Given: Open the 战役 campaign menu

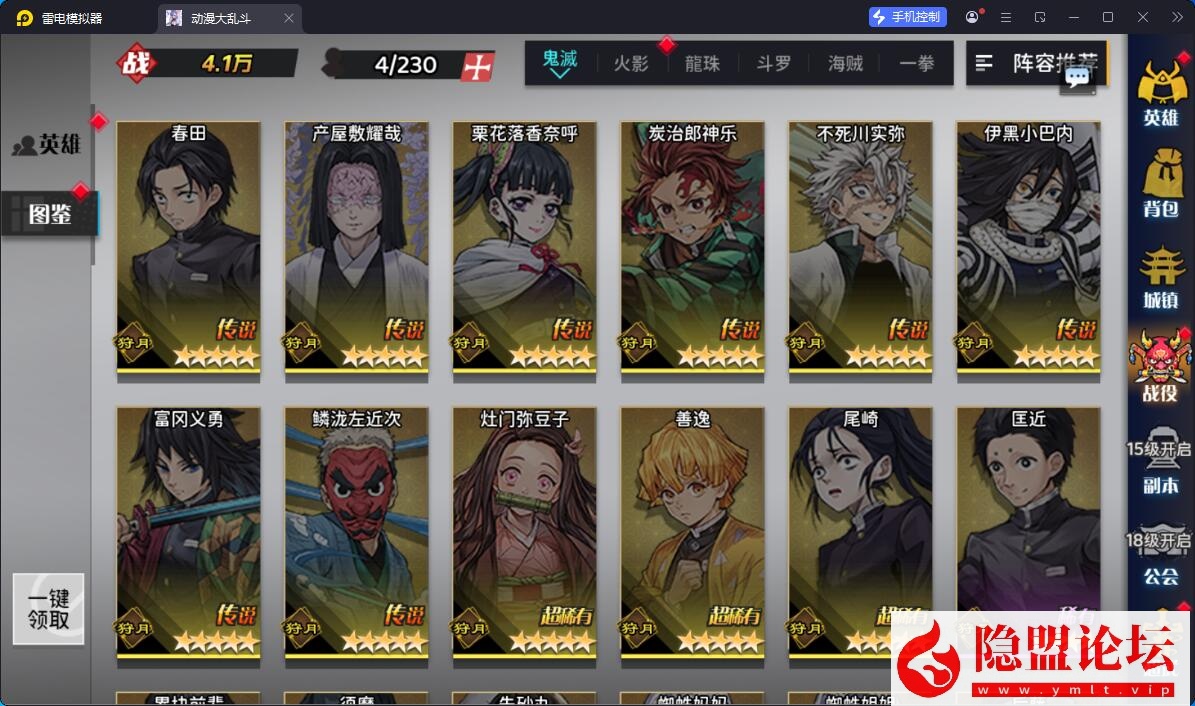Looking at the screenshot, I should pyautogui.click(x=1160, y=366).
